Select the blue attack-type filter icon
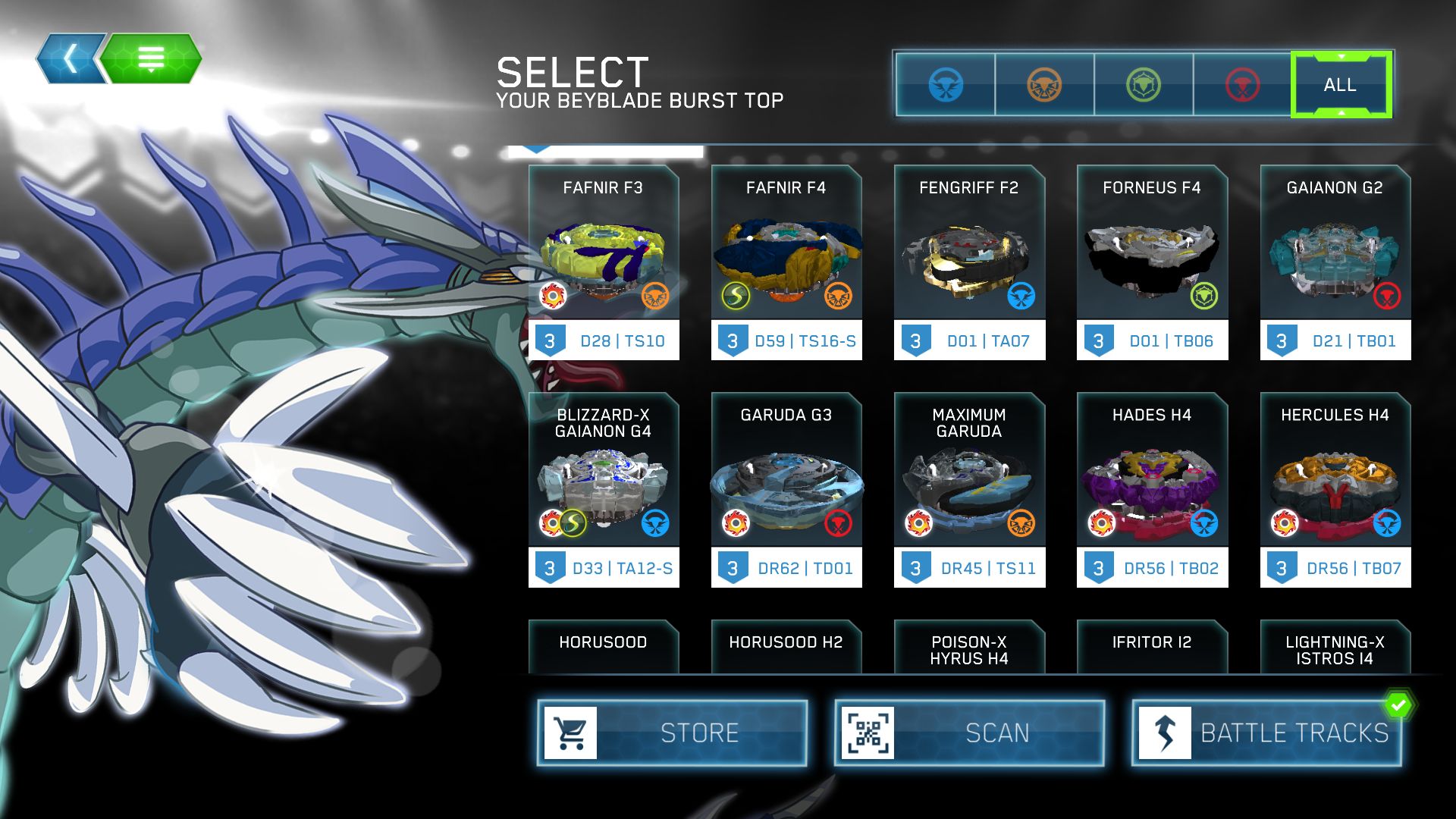Screen dimensions: 1456x819 [945, 84]
